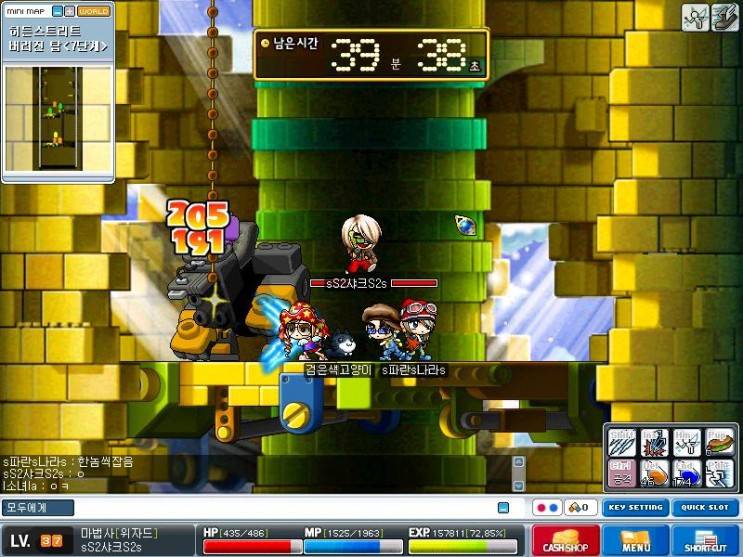
Task: Minimize the minimap with the minus button
Action: 58,11
